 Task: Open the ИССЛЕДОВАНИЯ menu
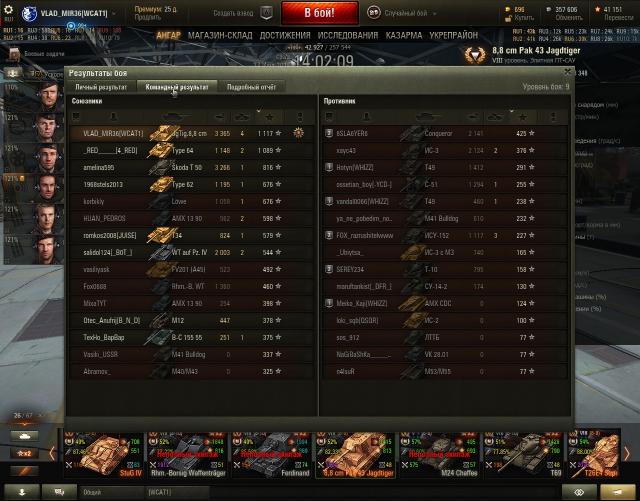tap(348, 35)
